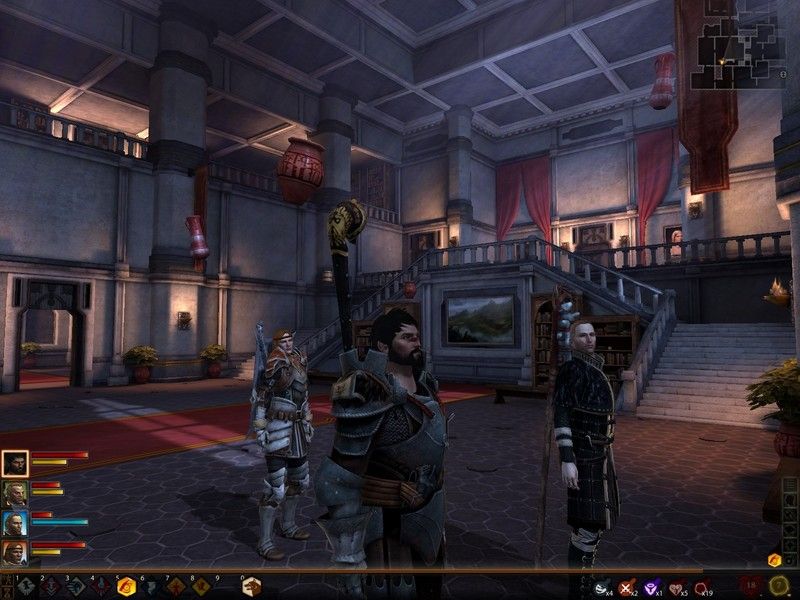This screenshot has width=800, height=600.
Task: Activate the orange ability in slot 7
Action: pyautogui.click(x=176, y=587)
